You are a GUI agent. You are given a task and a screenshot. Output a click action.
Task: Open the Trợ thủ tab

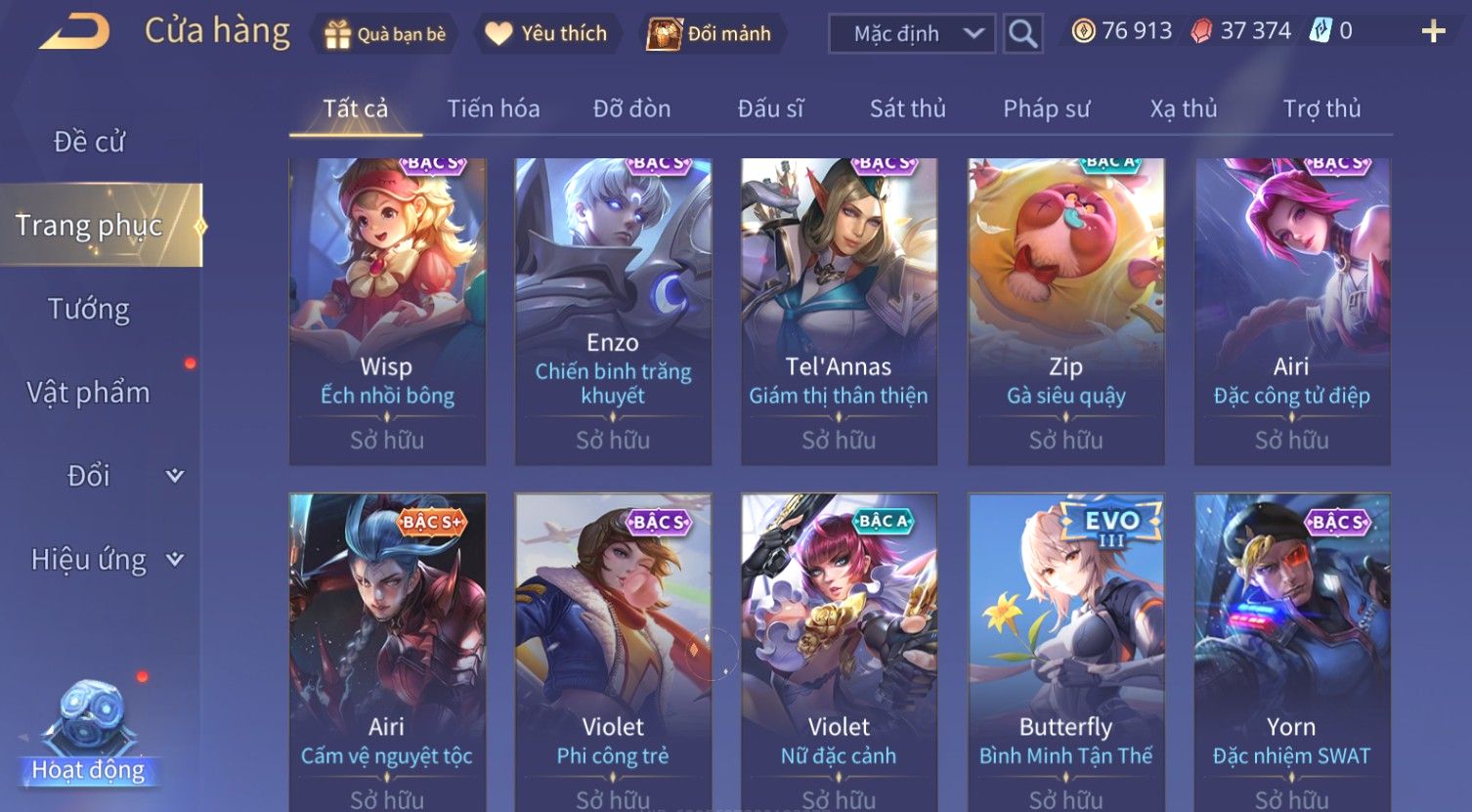1321,108
